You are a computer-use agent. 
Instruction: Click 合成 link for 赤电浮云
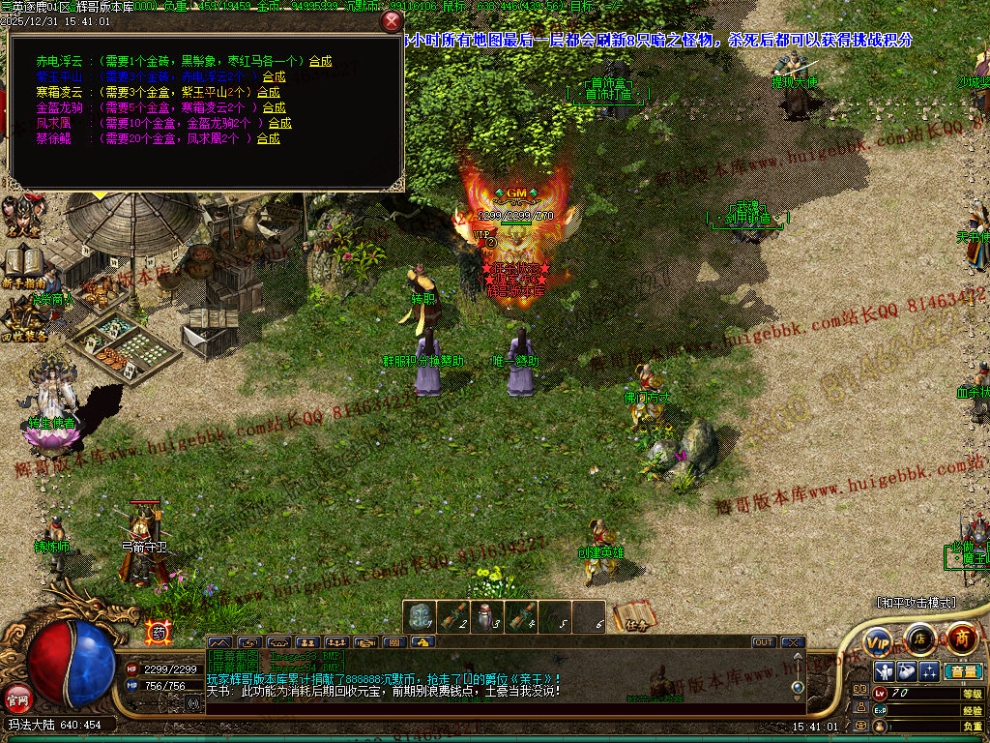[x=320, y=61]
